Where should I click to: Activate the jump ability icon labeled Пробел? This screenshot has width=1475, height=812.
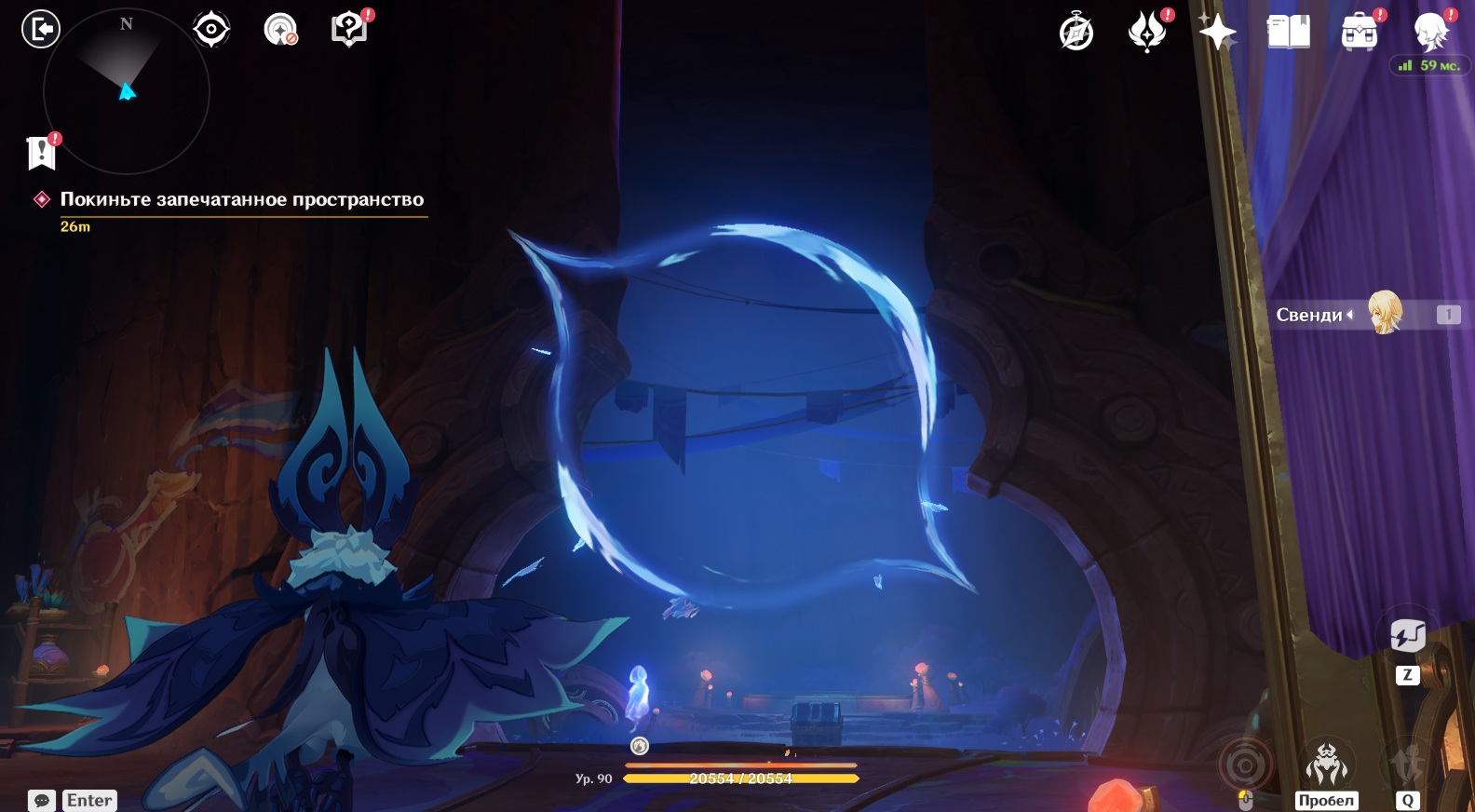point(1326,764)
